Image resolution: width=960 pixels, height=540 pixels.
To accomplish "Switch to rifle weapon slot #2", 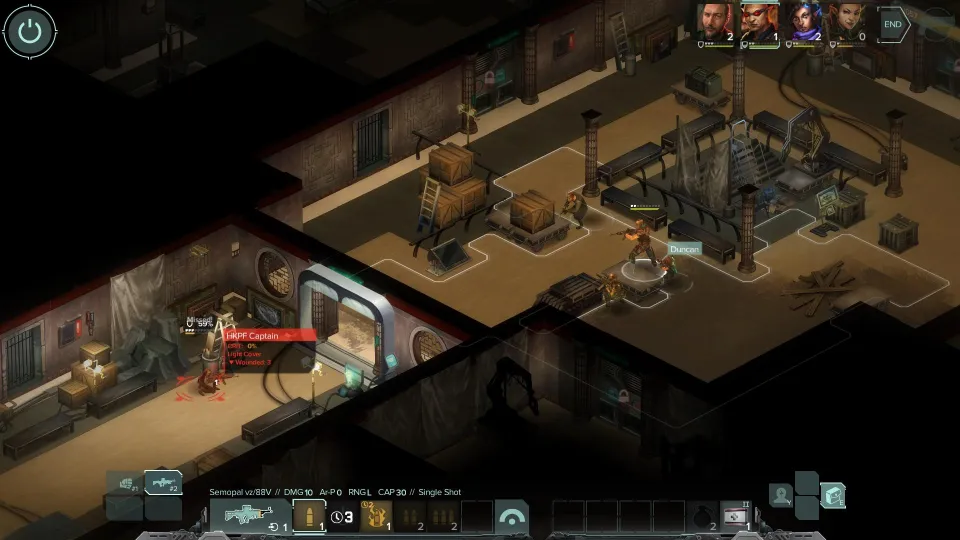I will (x=162, y=484).
